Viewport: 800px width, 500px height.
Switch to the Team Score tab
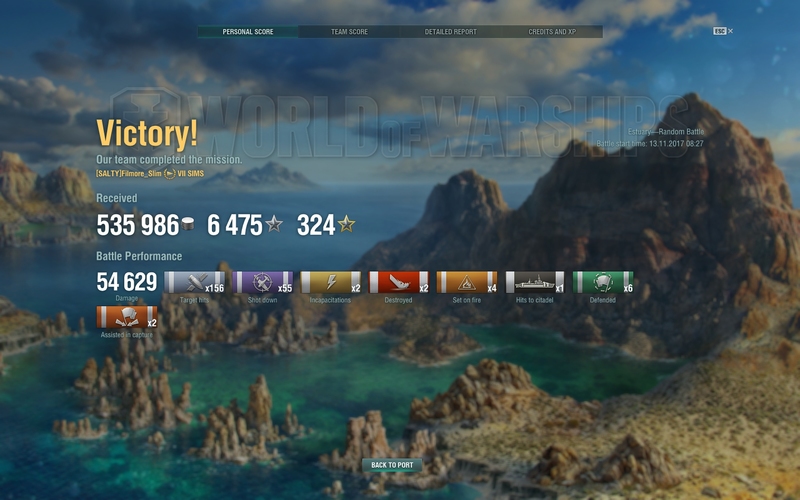click(x=349, y=32)
